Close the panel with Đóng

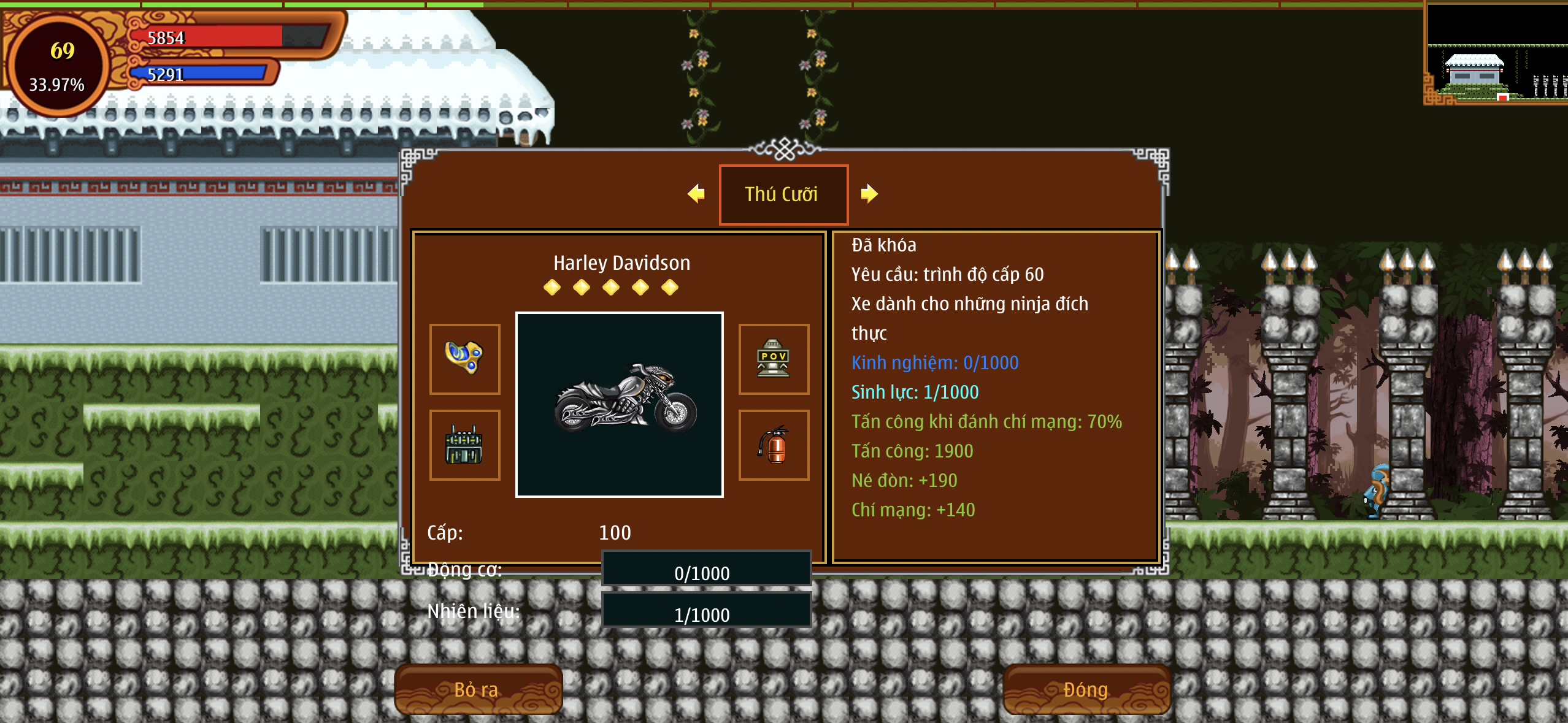tap(1085, 689)
